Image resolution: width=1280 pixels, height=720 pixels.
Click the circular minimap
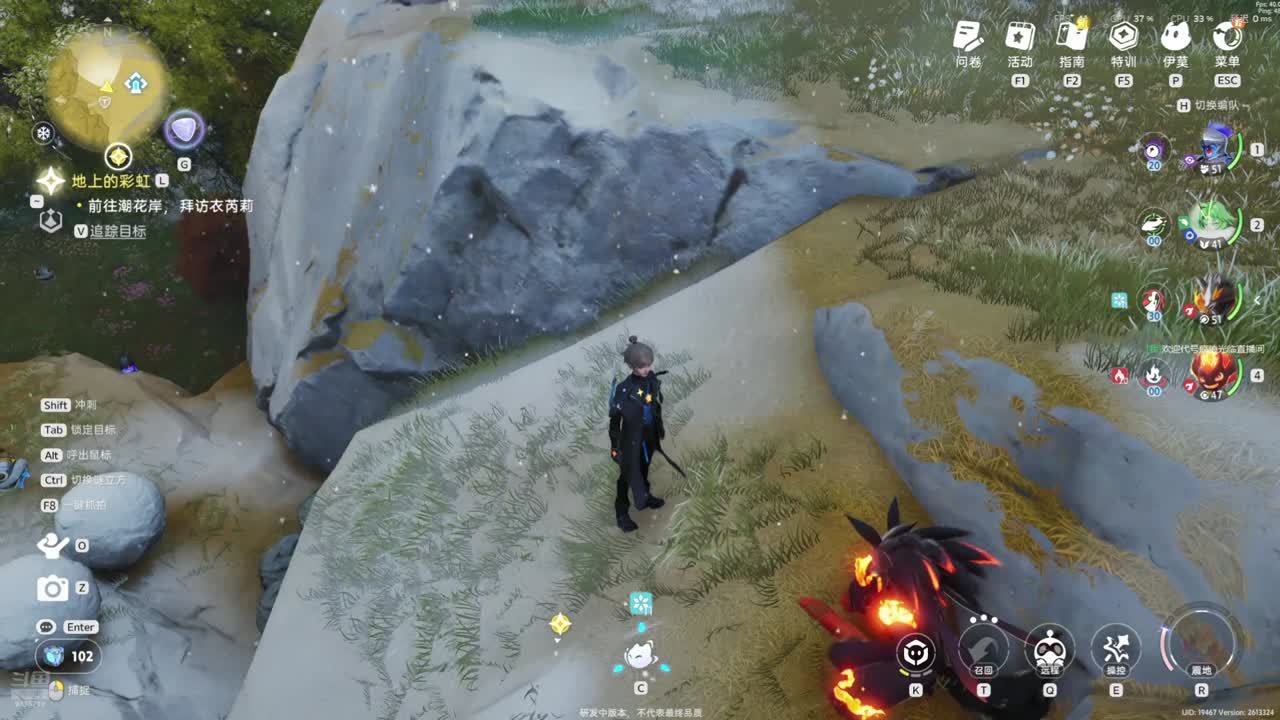pyautogui.click(x=107, y=88)
